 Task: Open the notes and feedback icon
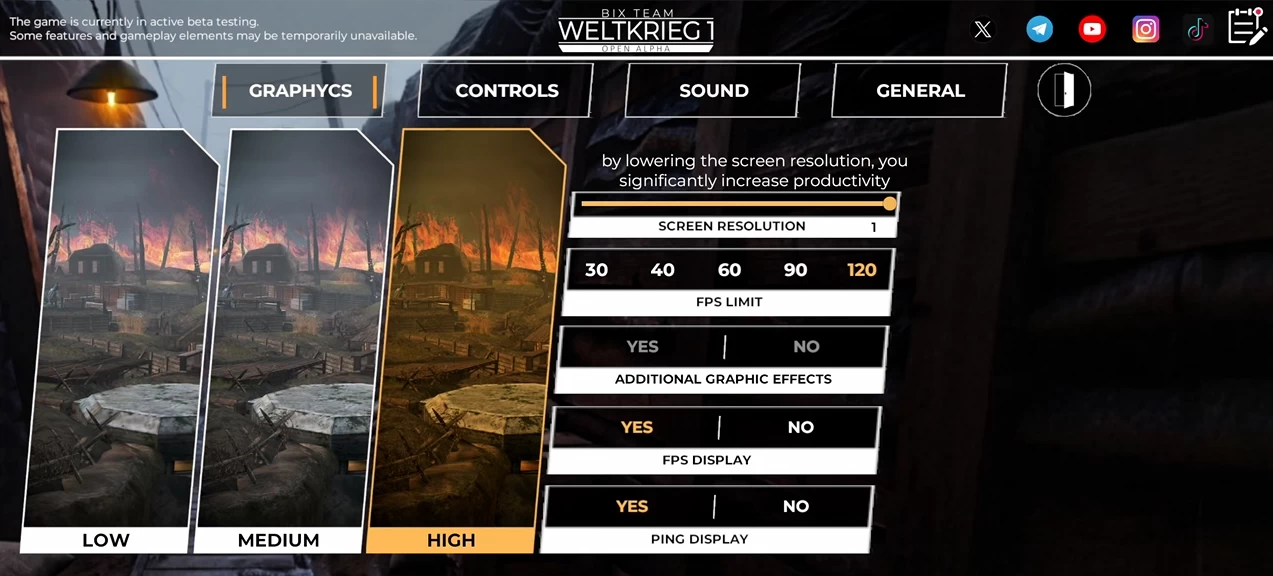coord(1247,27)
